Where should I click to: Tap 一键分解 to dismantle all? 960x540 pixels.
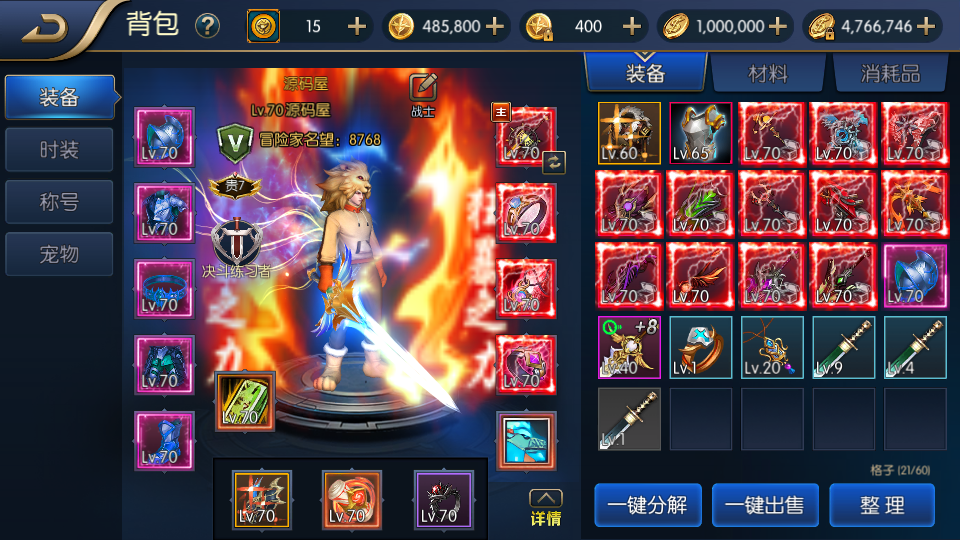click(646, 505)
